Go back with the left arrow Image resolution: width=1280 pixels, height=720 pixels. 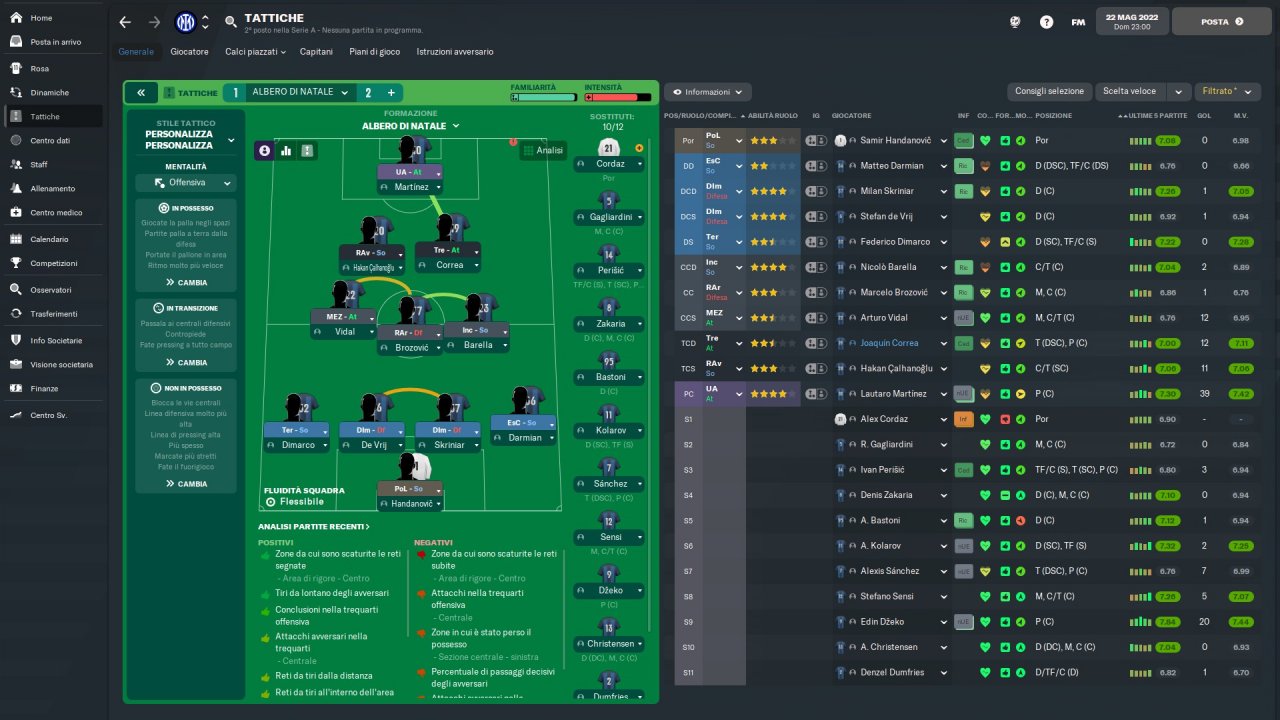125,22
